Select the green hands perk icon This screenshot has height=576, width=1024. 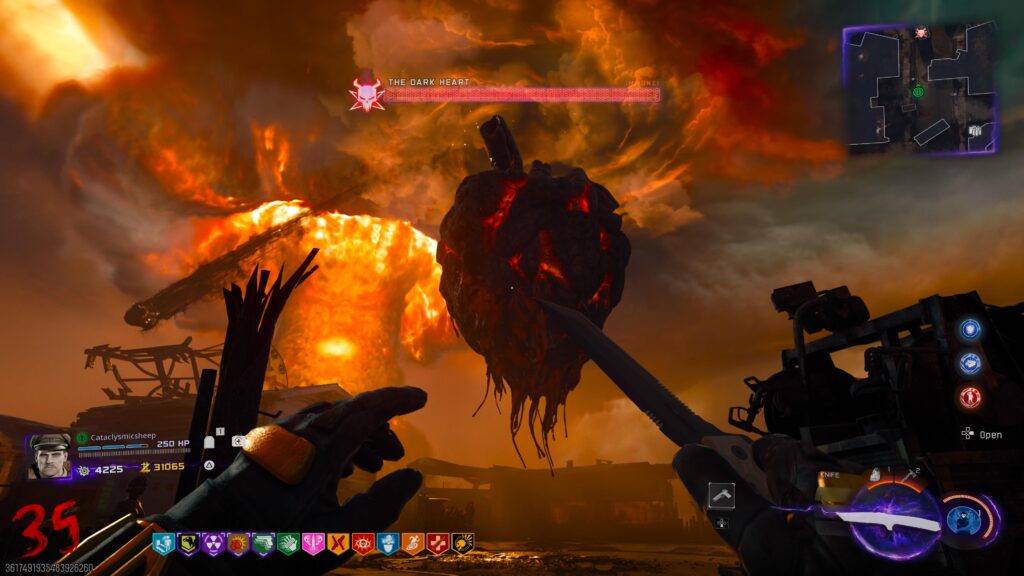coord(288,544)
